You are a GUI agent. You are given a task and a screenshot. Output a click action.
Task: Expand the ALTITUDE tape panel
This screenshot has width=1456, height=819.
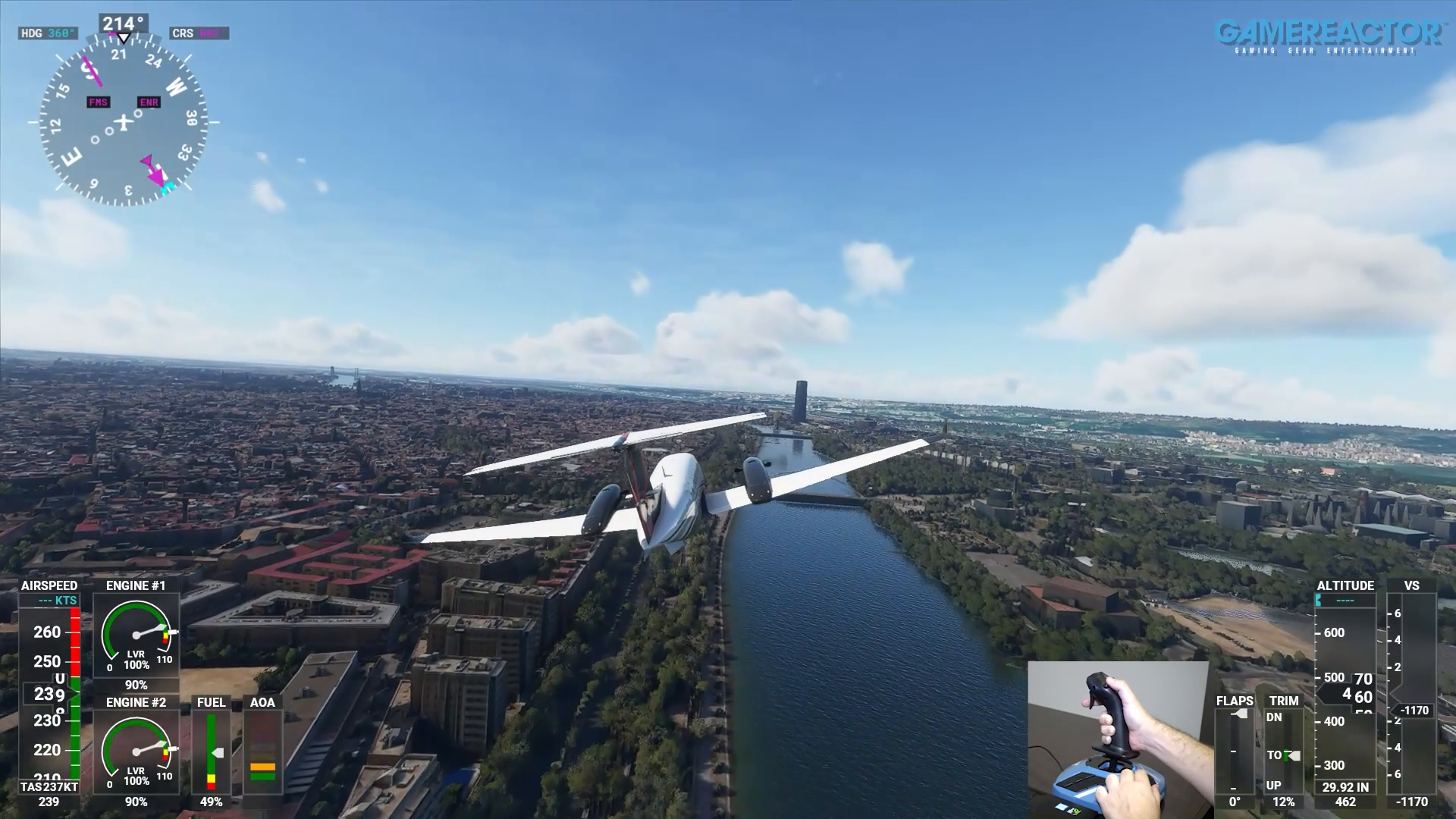(1345, 585)
